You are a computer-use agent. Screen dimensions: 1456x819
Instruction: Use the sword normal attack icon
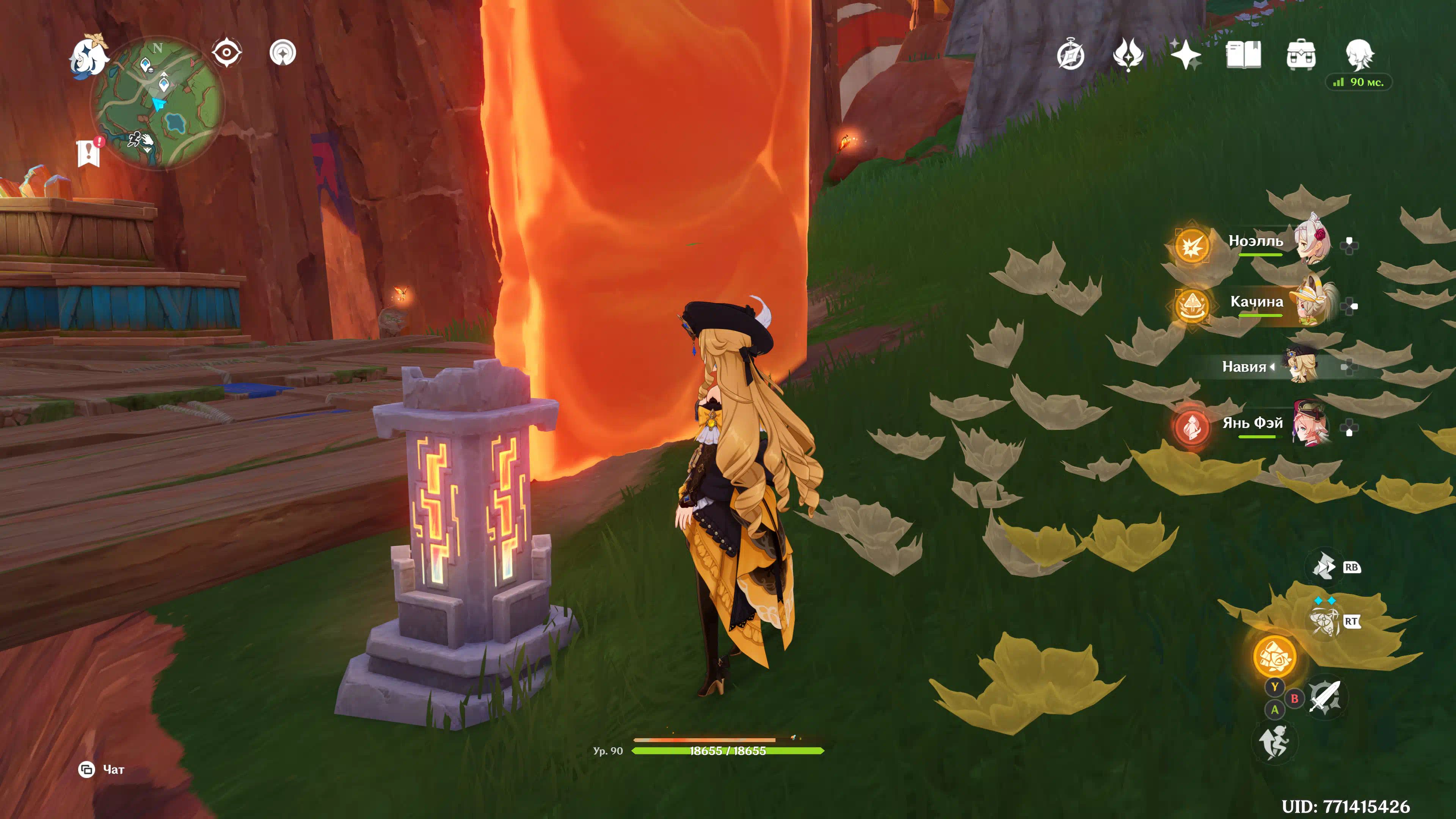click(1325, 697)
